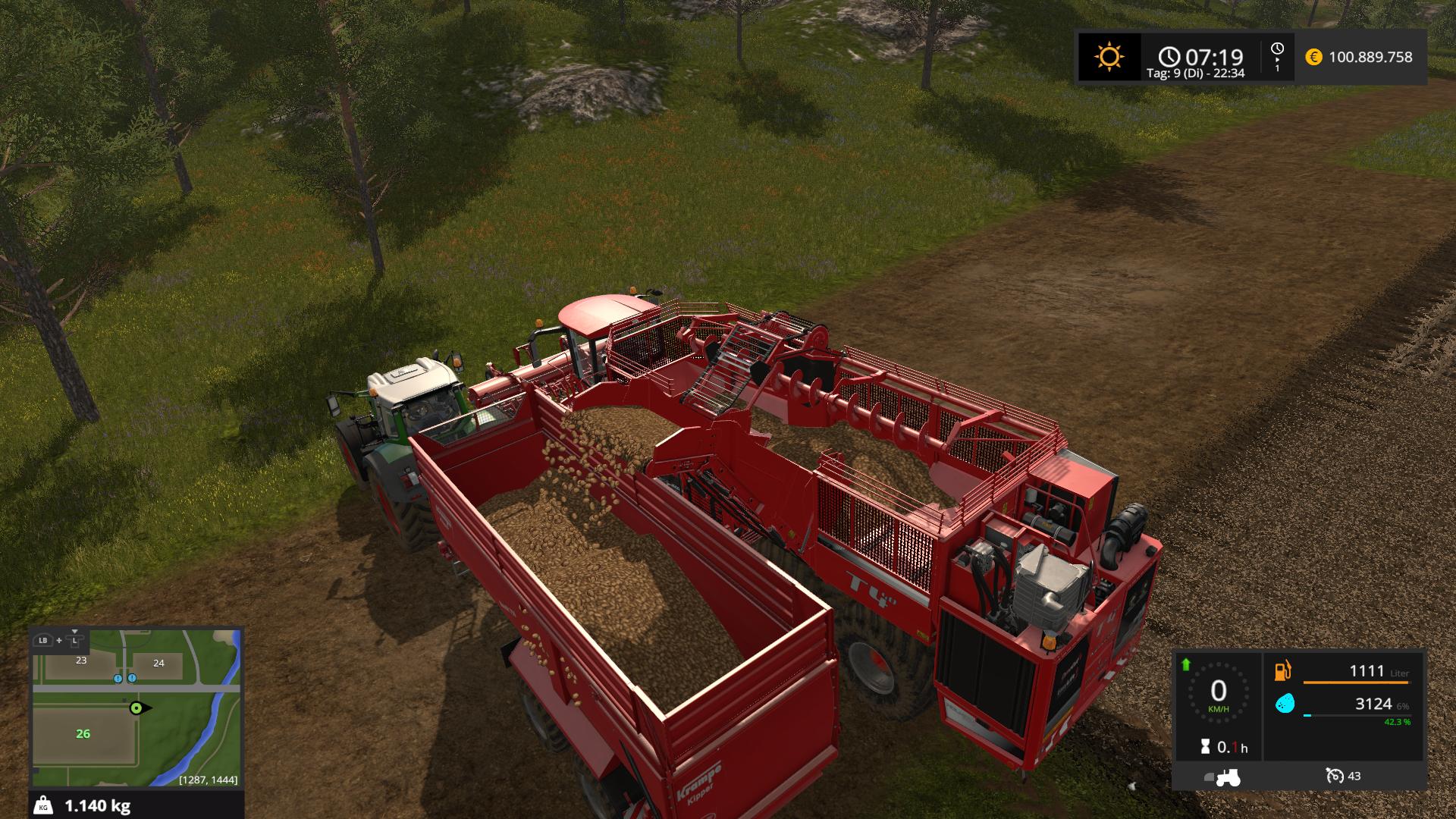The image size is (1456, 819).
Task: Click the cruise control speedometer icon
Action: tap(1335, 776)
